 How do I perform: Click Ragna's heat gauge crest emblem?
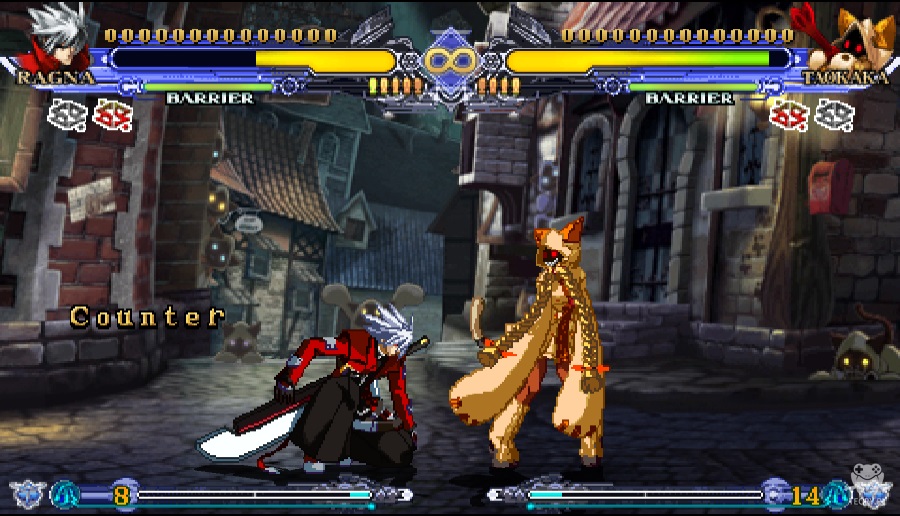click(27, 494)
